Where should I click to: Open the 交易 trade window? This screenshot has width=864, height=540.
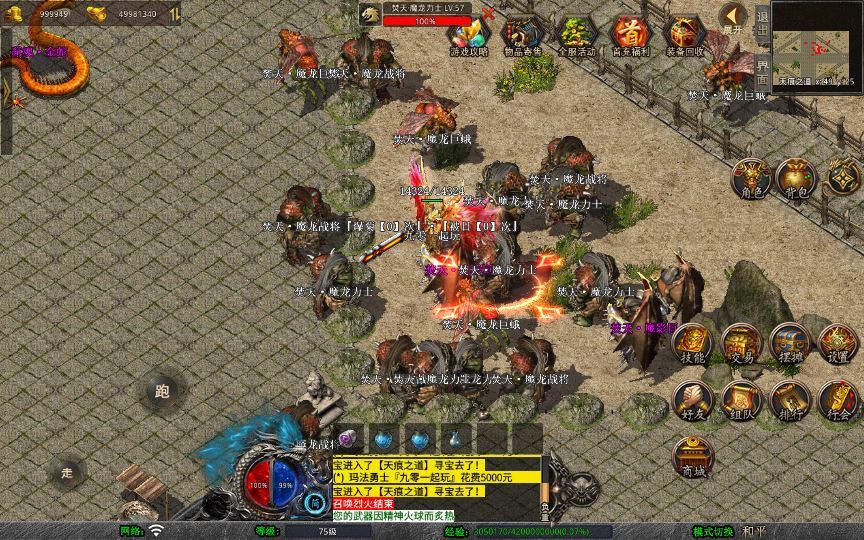pos(741,343)
